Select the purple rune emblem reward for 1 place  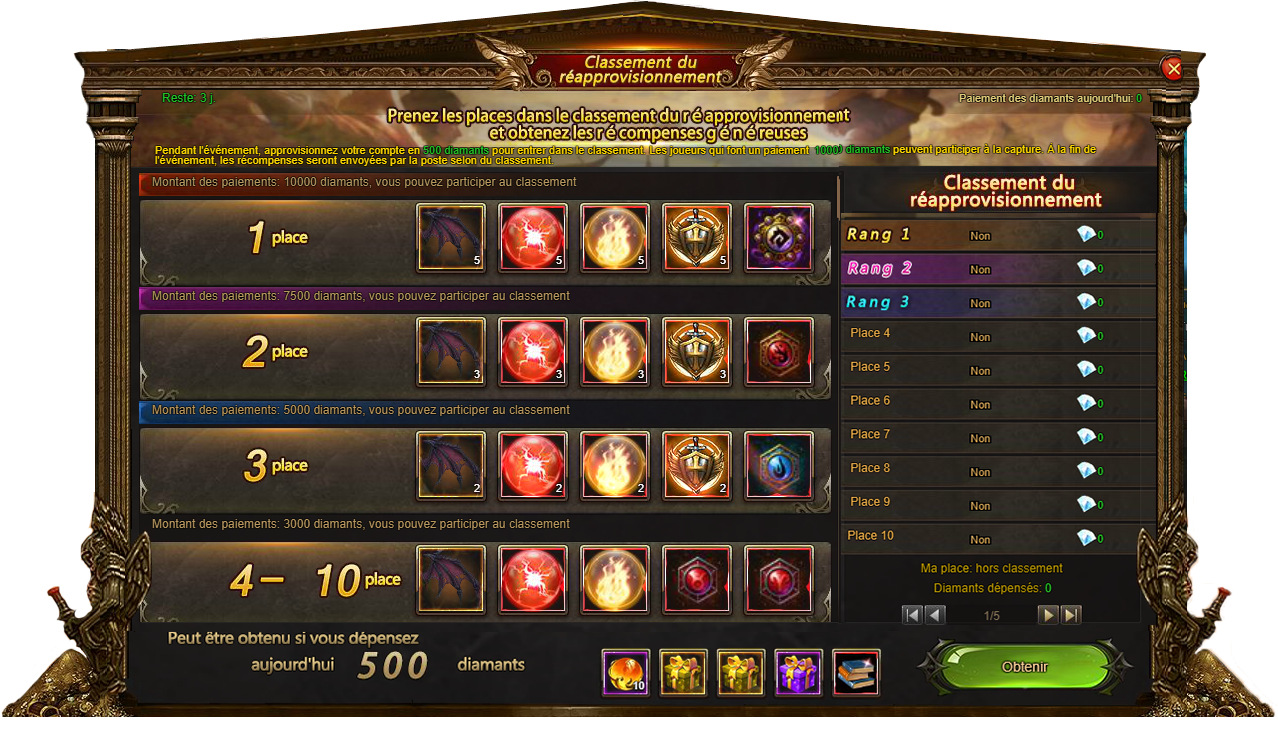point(779,238)
